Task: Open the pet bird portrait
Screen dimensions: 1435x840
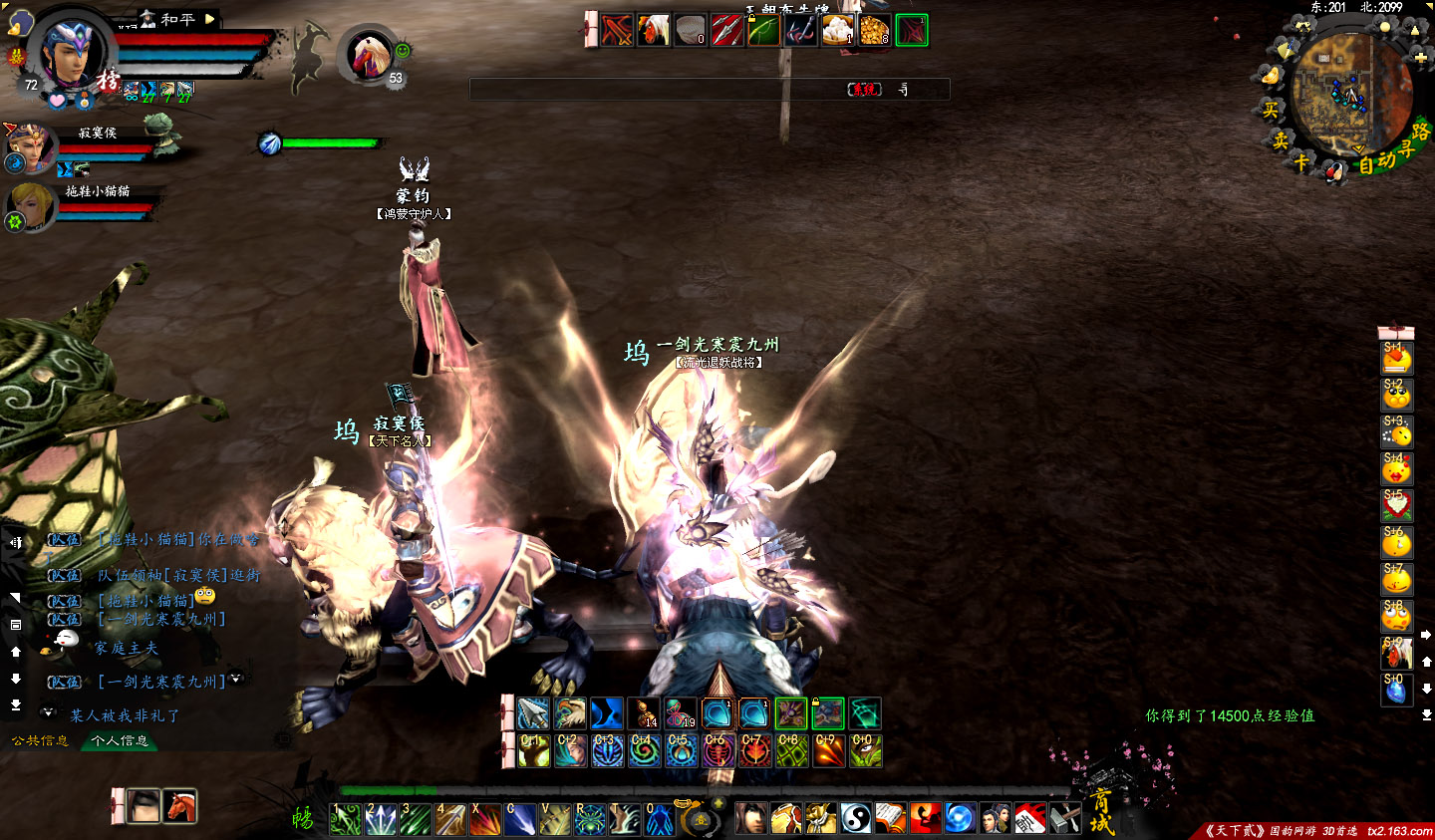Action: [x=369, y=55]
